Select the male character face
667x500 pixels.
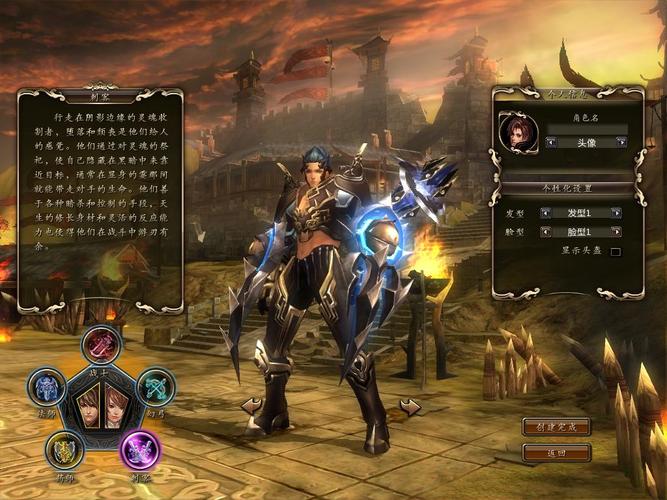coord(88,406)
